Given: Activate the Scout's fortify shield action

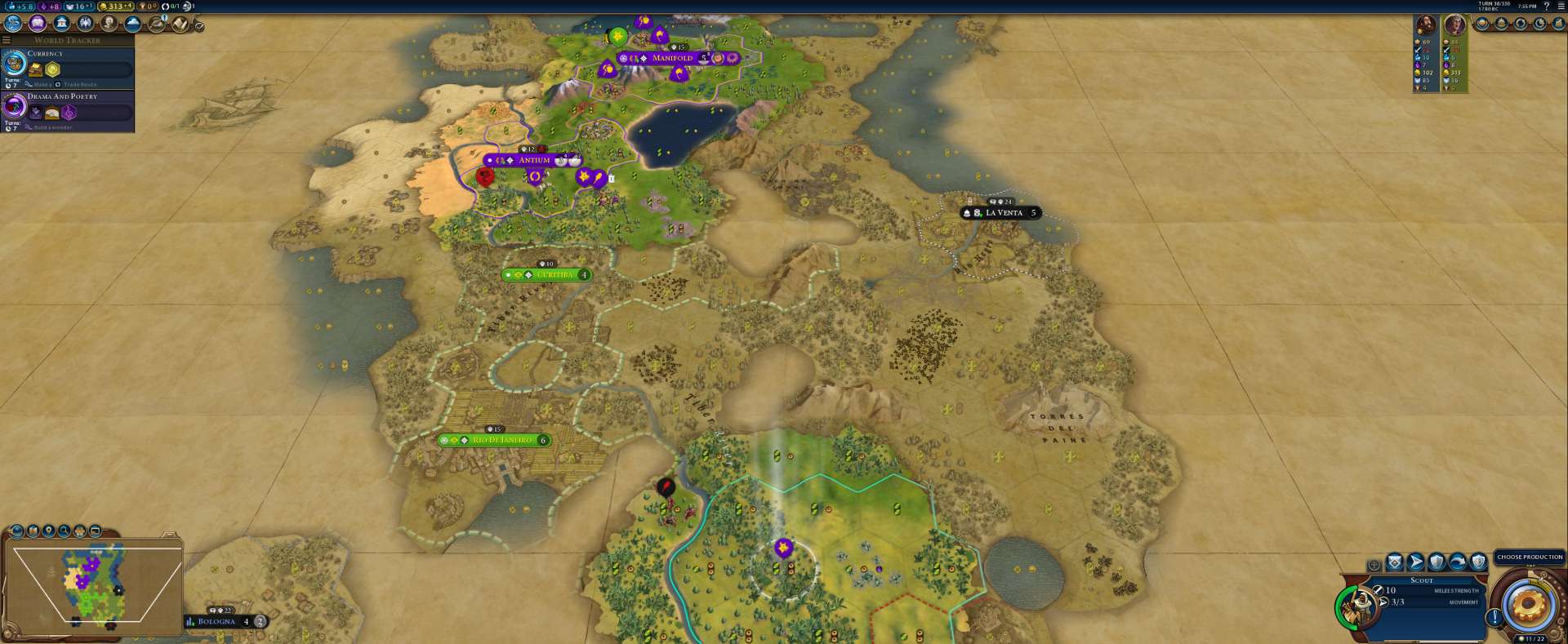Looking at the screenshot, I should pos(1437,562).
